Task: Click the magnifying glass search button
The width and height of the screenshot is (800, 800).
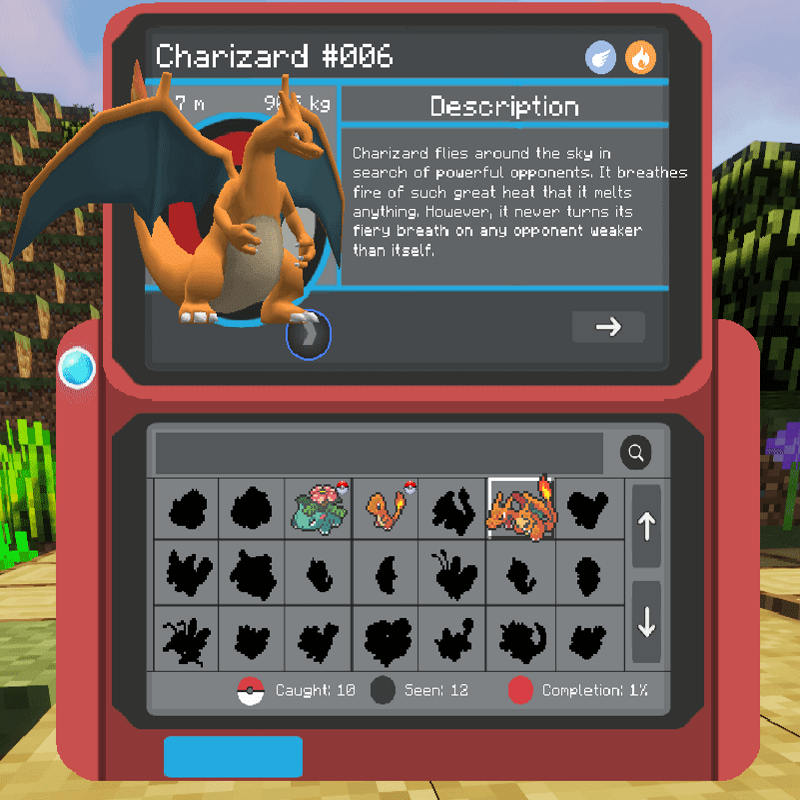Action: point(635,453)
